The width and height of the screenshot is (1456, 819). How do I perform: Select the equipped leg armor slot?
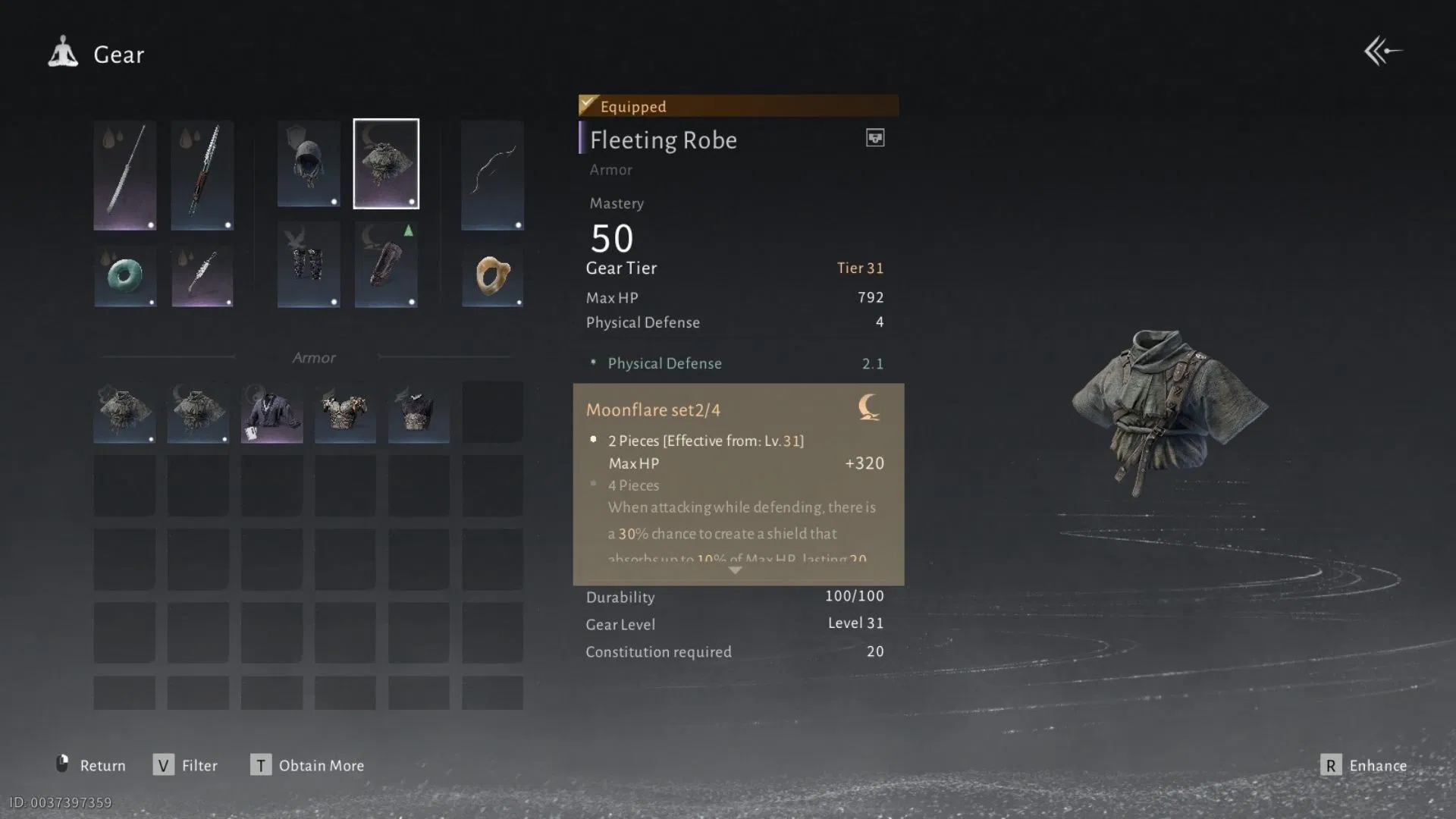click(309, 265)
